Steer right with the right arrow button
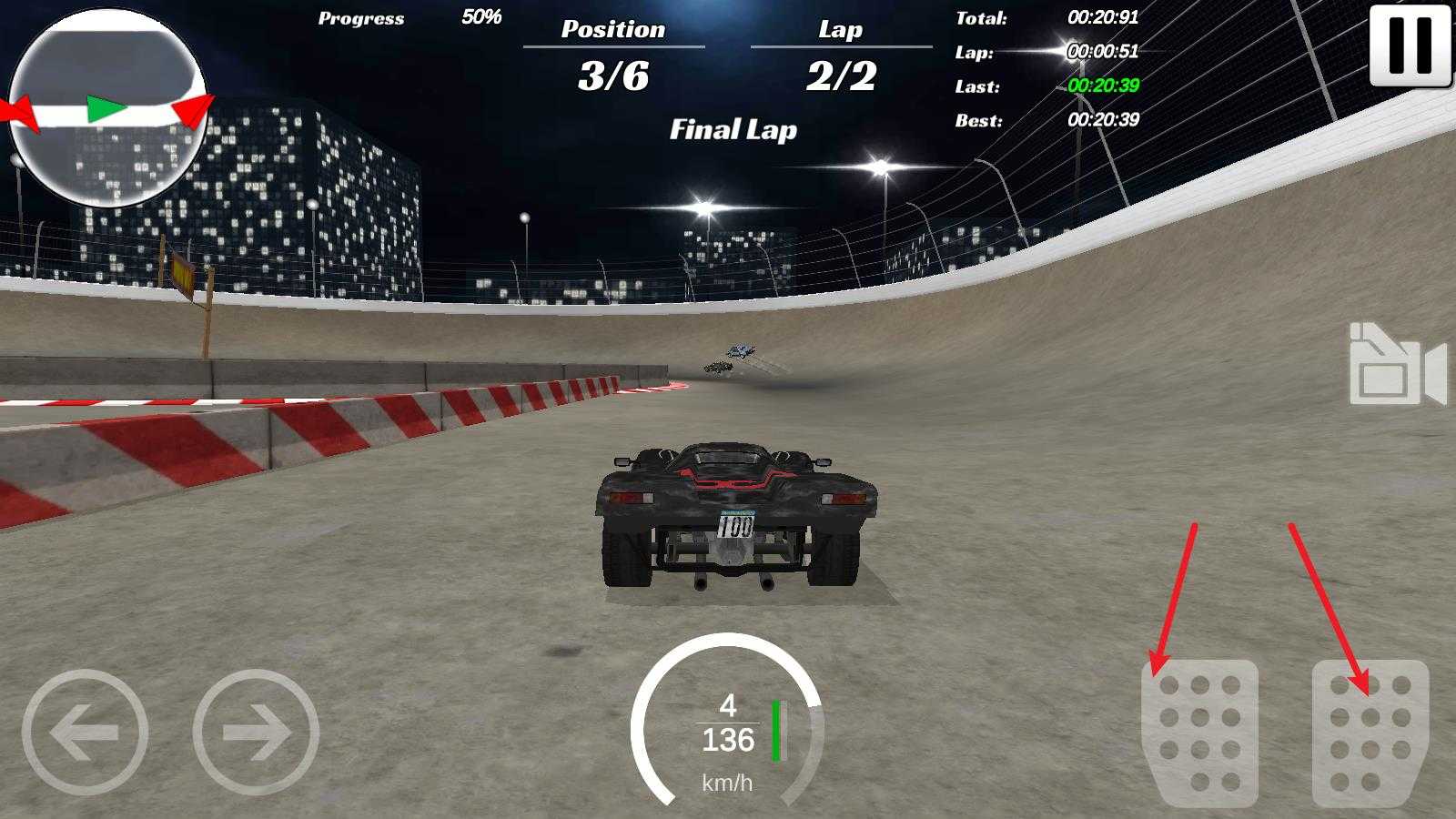1456x819 pixels. click(256, 732)
